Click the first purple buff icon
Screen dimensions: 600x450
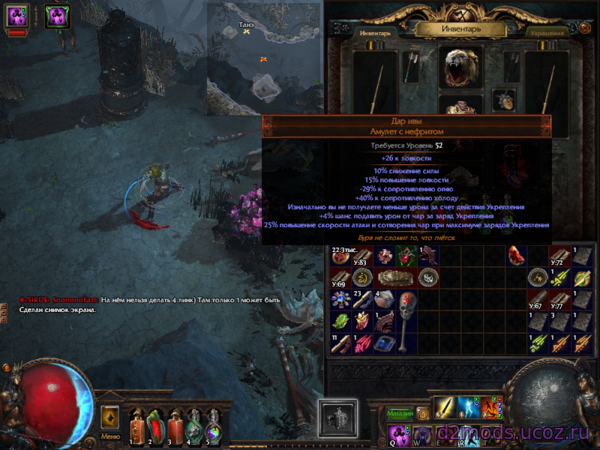[x=19, y=15]
